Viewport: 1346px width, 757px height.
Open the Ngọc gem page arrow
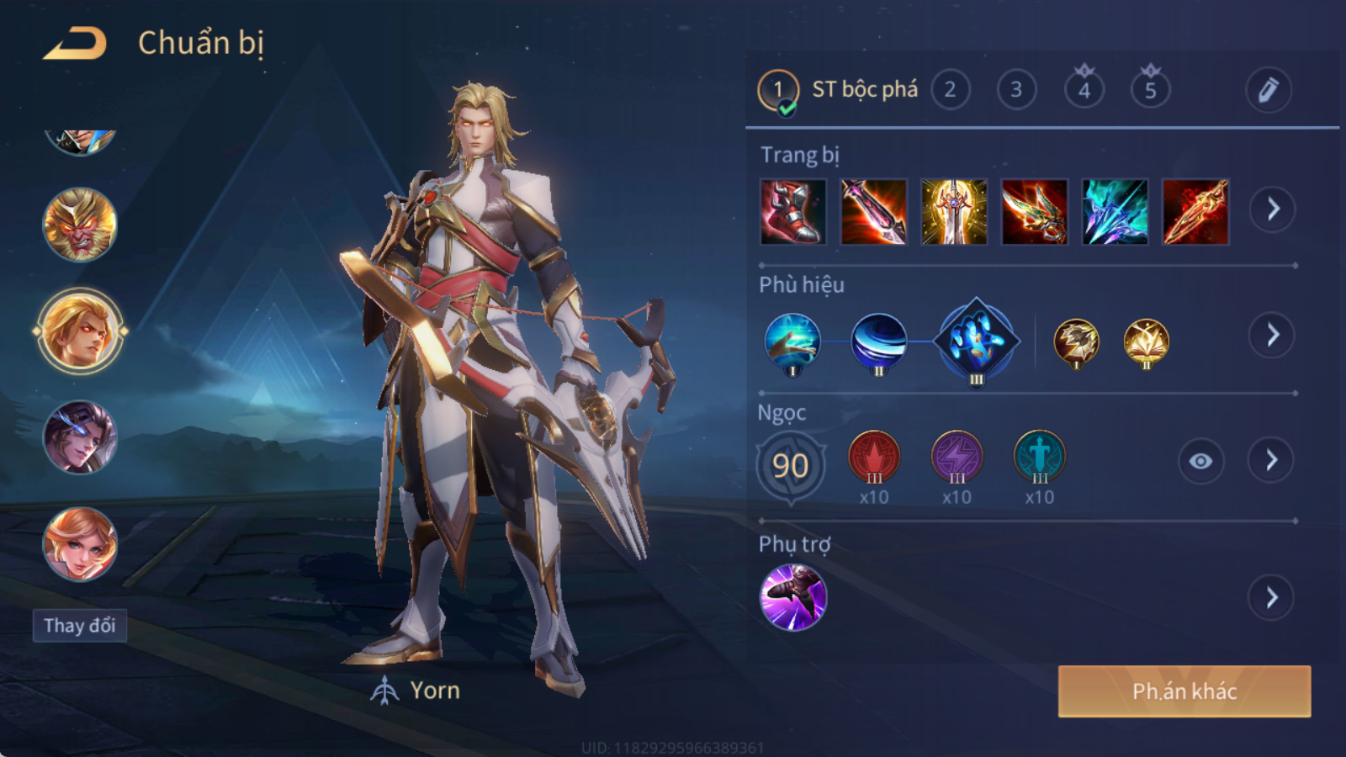(x=1272, y=460)
